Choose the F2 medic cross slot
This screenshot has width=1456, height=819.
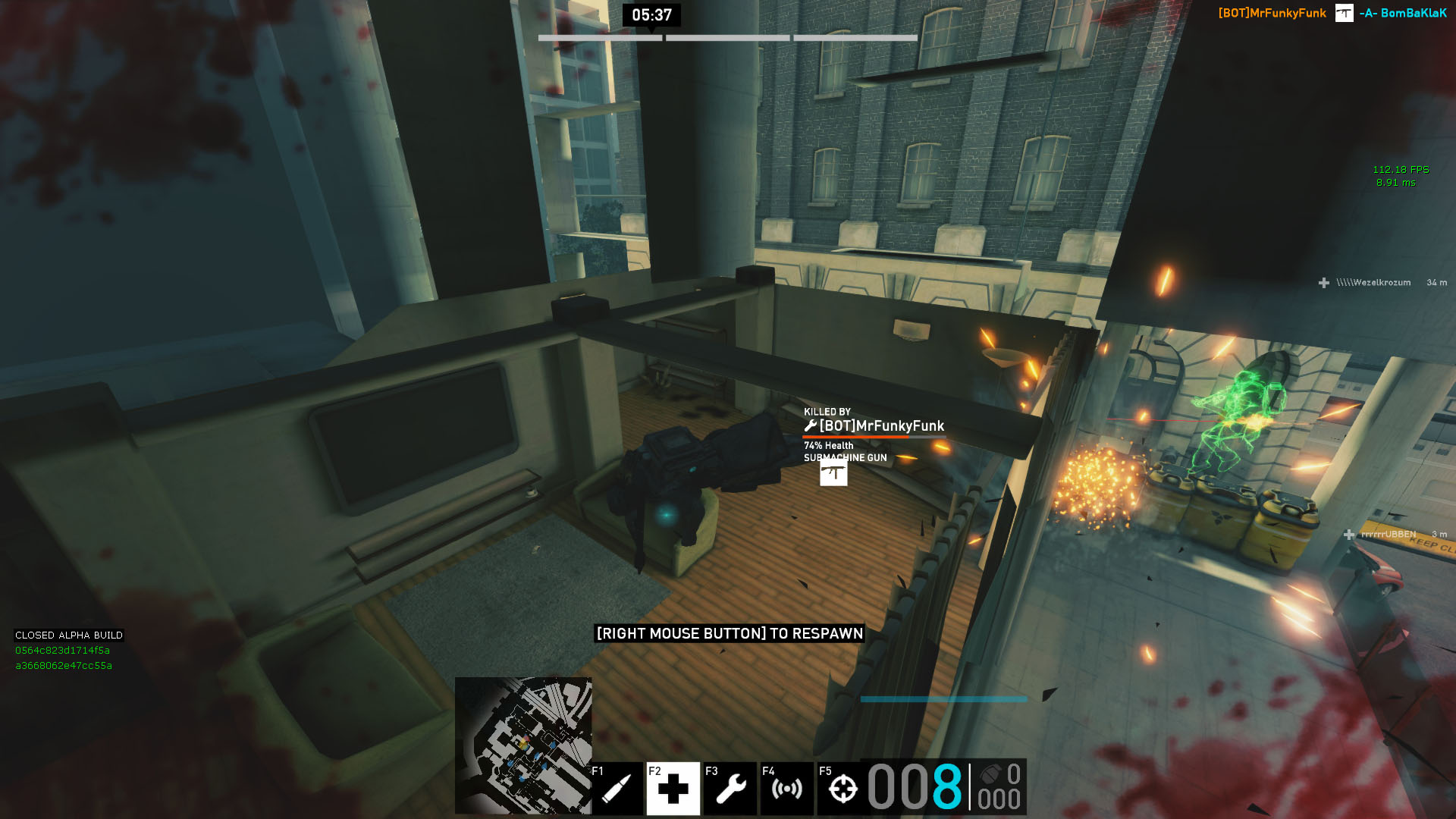coord(673,789)
